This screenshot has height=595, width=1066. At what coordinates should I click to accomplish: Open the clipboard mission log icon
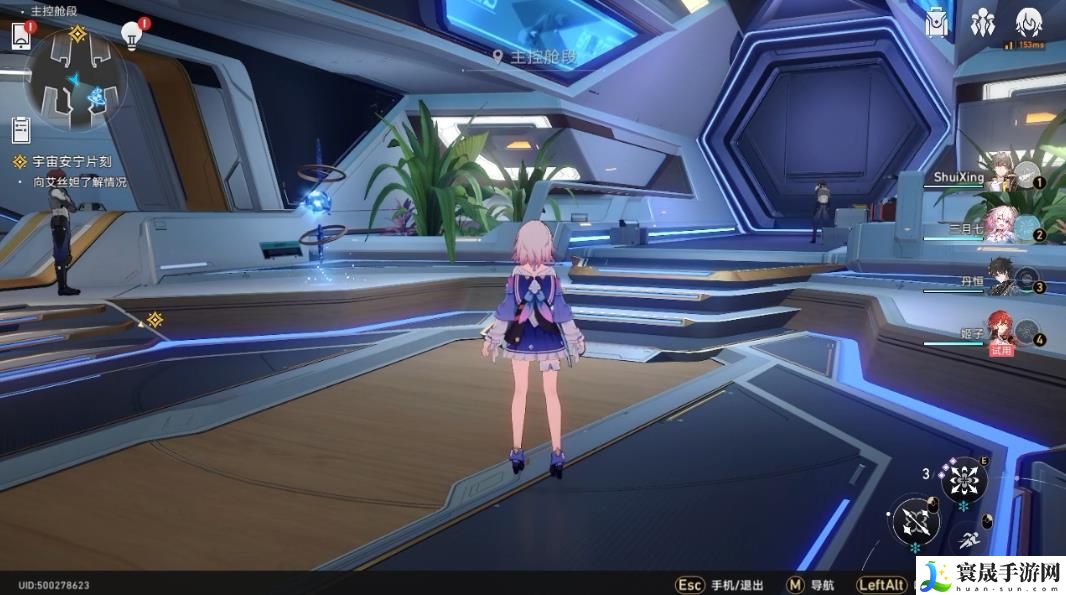point(21,129)
